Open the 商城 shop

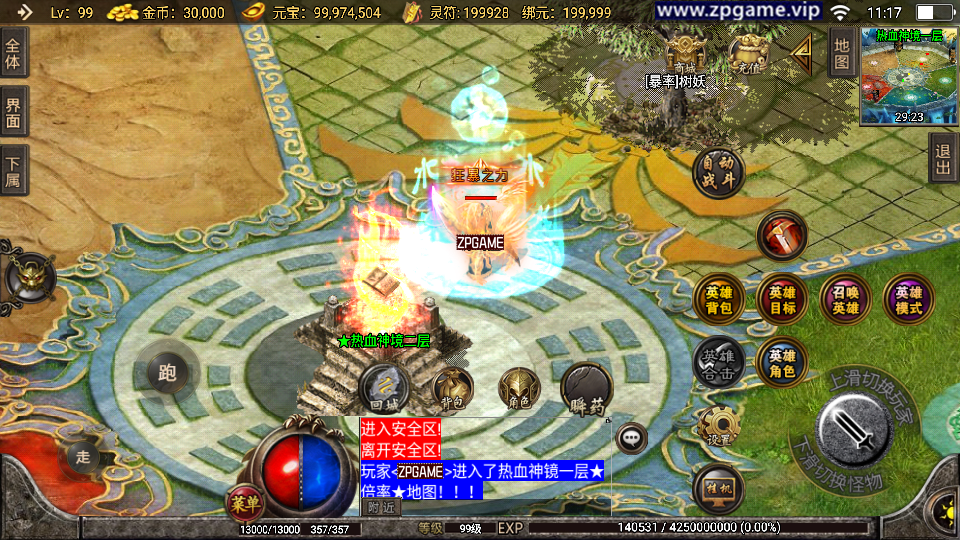pyautogui.click(x=685, y=54)
